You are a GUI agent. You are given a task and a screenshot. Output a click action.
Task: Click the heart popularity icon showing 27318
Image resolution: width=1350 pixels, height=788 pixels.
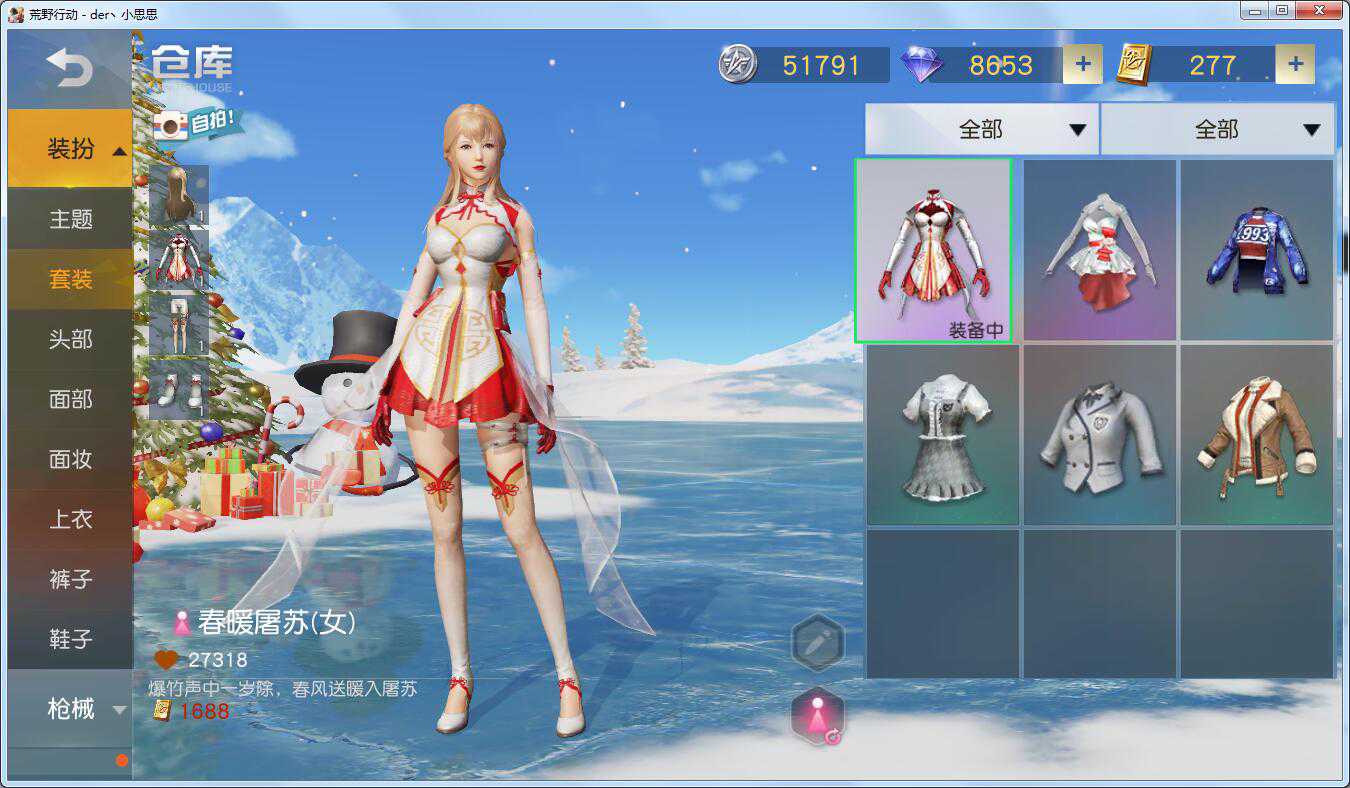[x=166, y=660]
